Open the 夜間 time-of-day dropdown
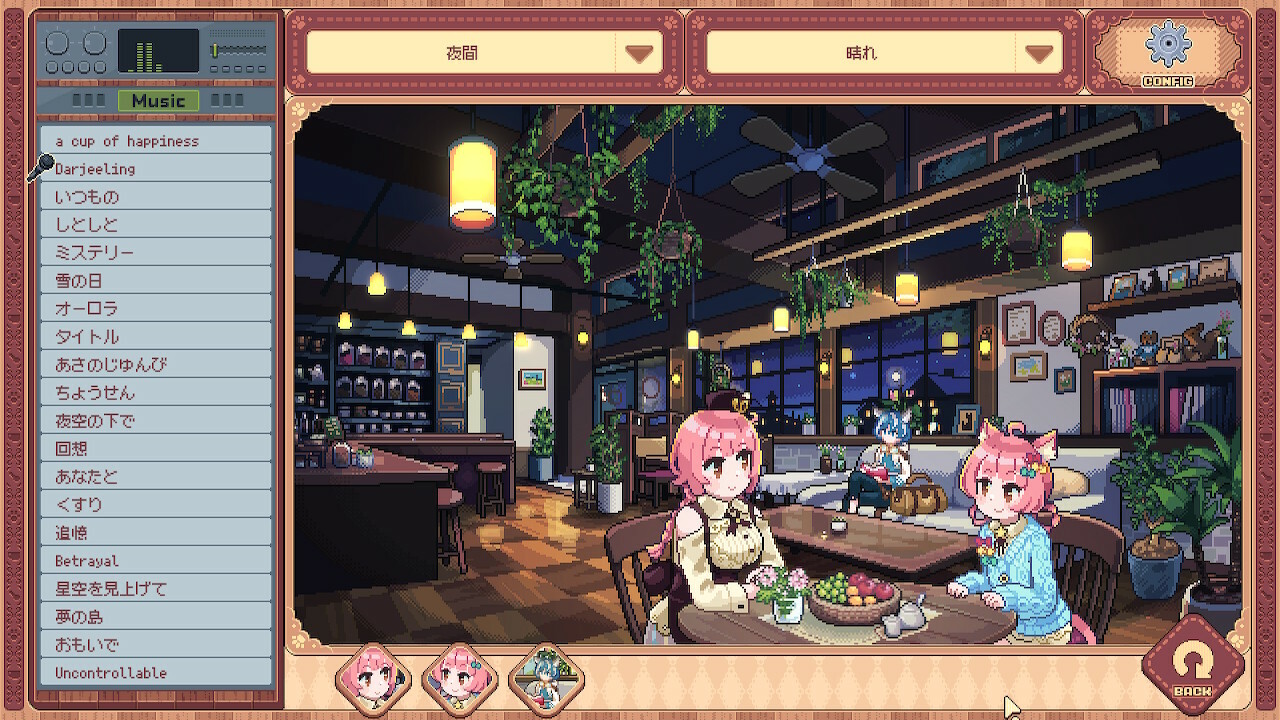Image resolution: width=1280 pixels, height=720 pixels. (x=484, y=53)
